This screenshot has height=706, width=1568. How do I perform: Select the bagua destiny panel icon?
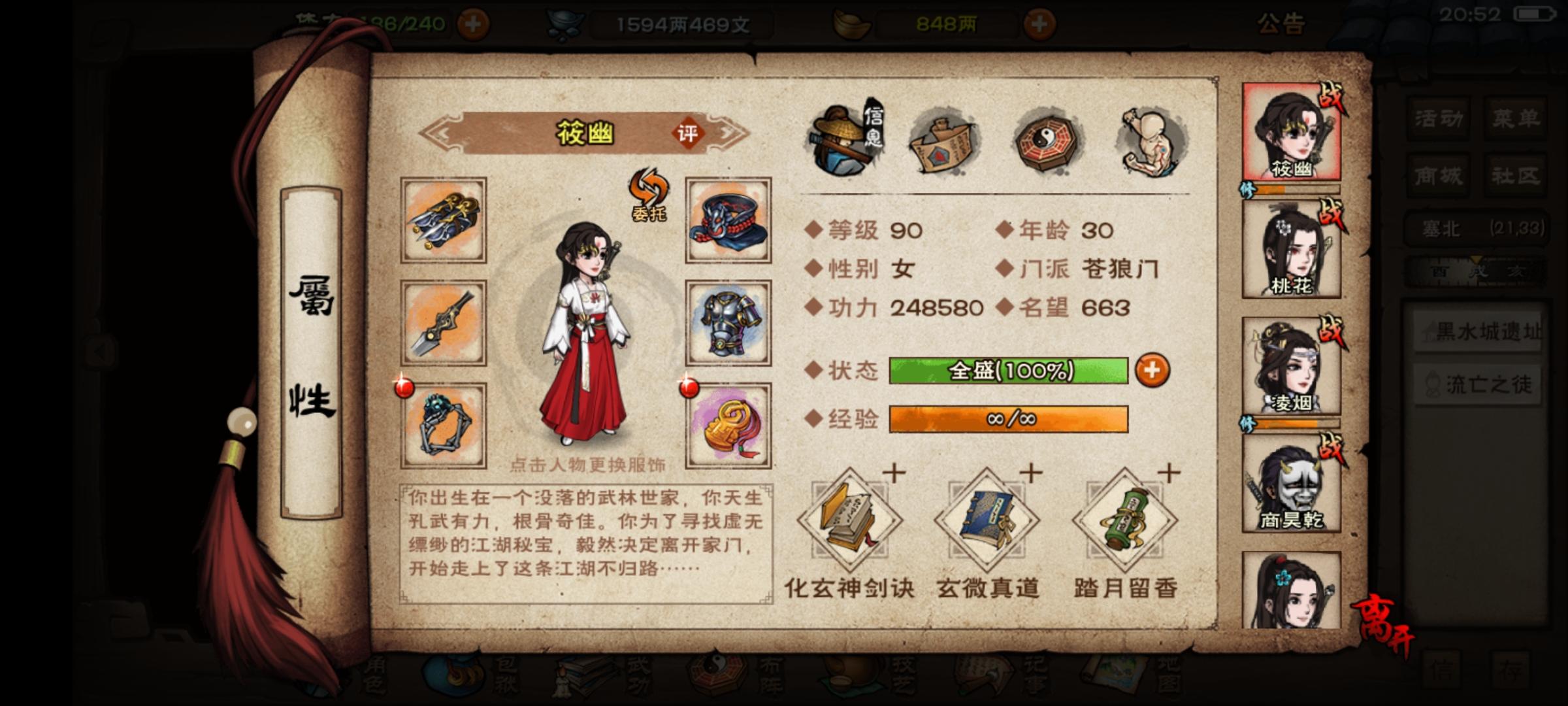1045,140
